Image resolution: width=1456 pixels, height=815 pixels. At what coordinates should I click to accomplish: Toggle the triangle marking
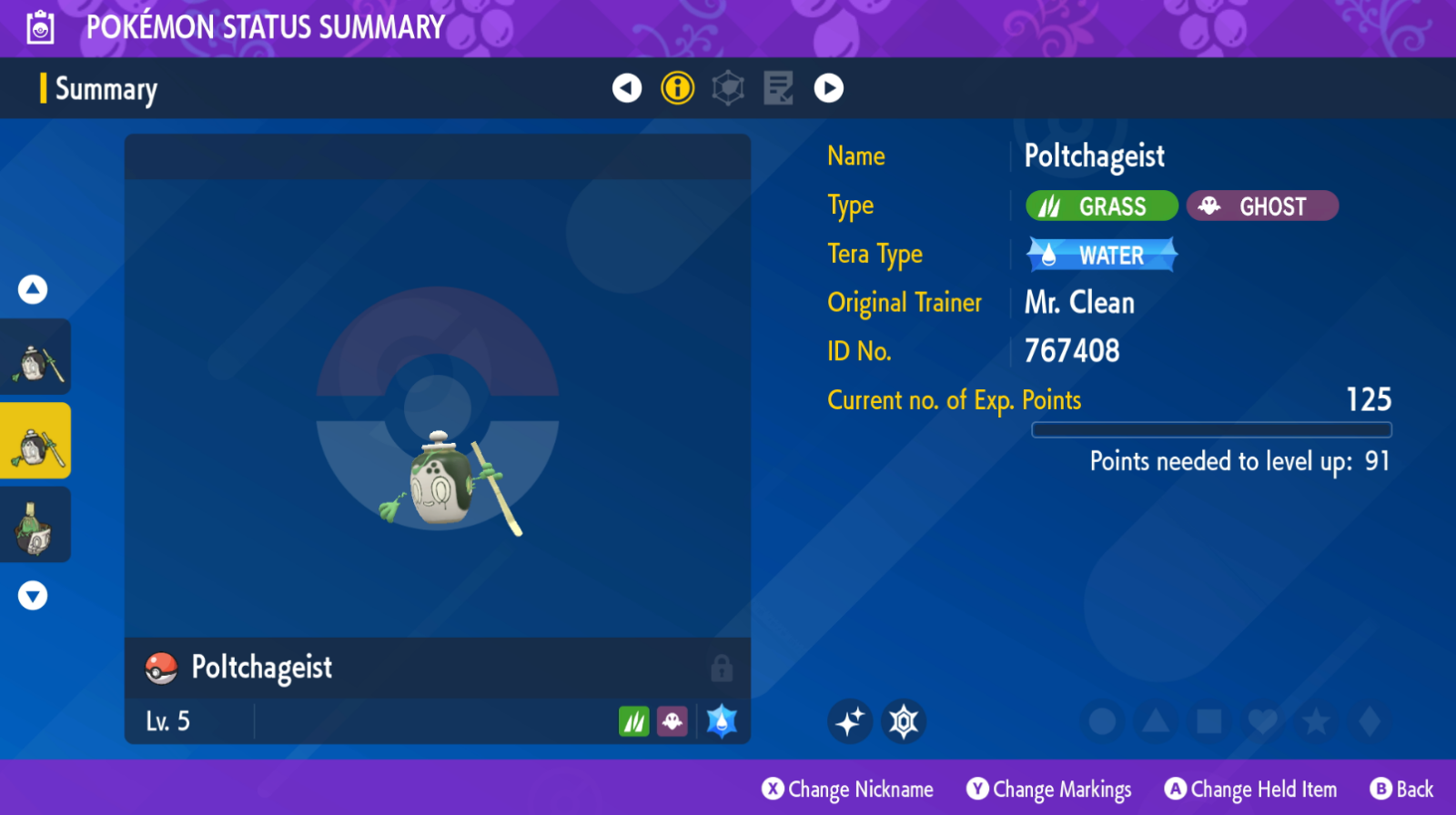1156,722
